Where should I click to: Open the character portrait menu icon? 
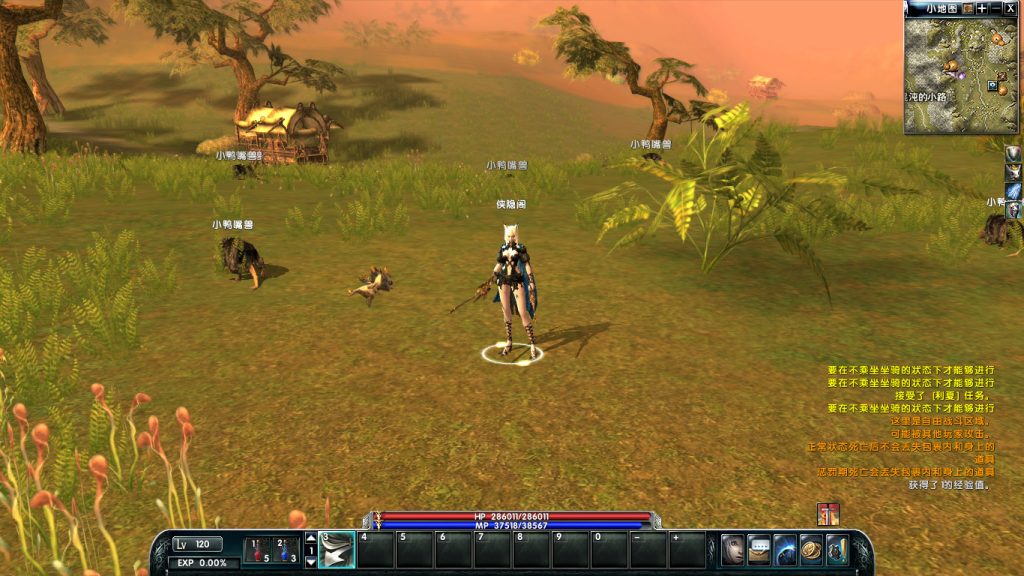click(733, 549)
